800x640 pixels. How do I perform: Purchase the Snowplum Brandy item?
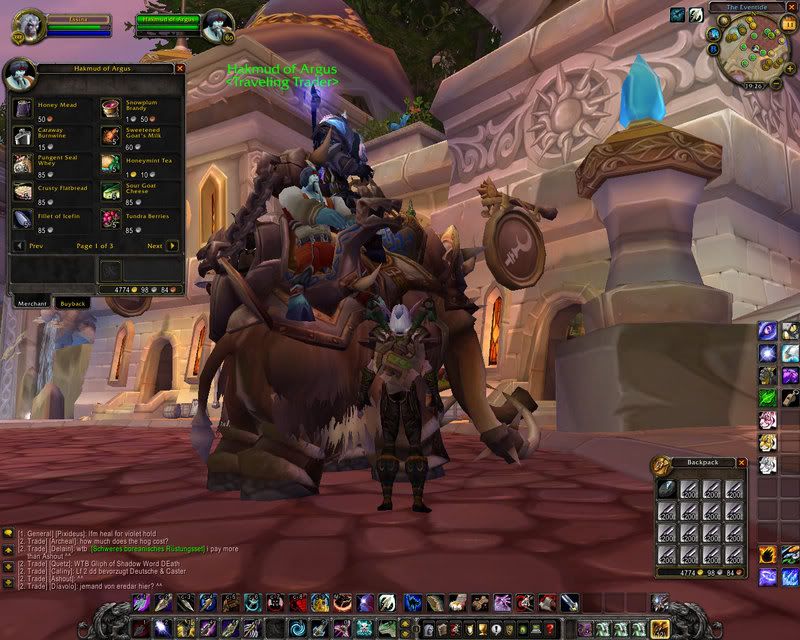(x=110, y=109)
